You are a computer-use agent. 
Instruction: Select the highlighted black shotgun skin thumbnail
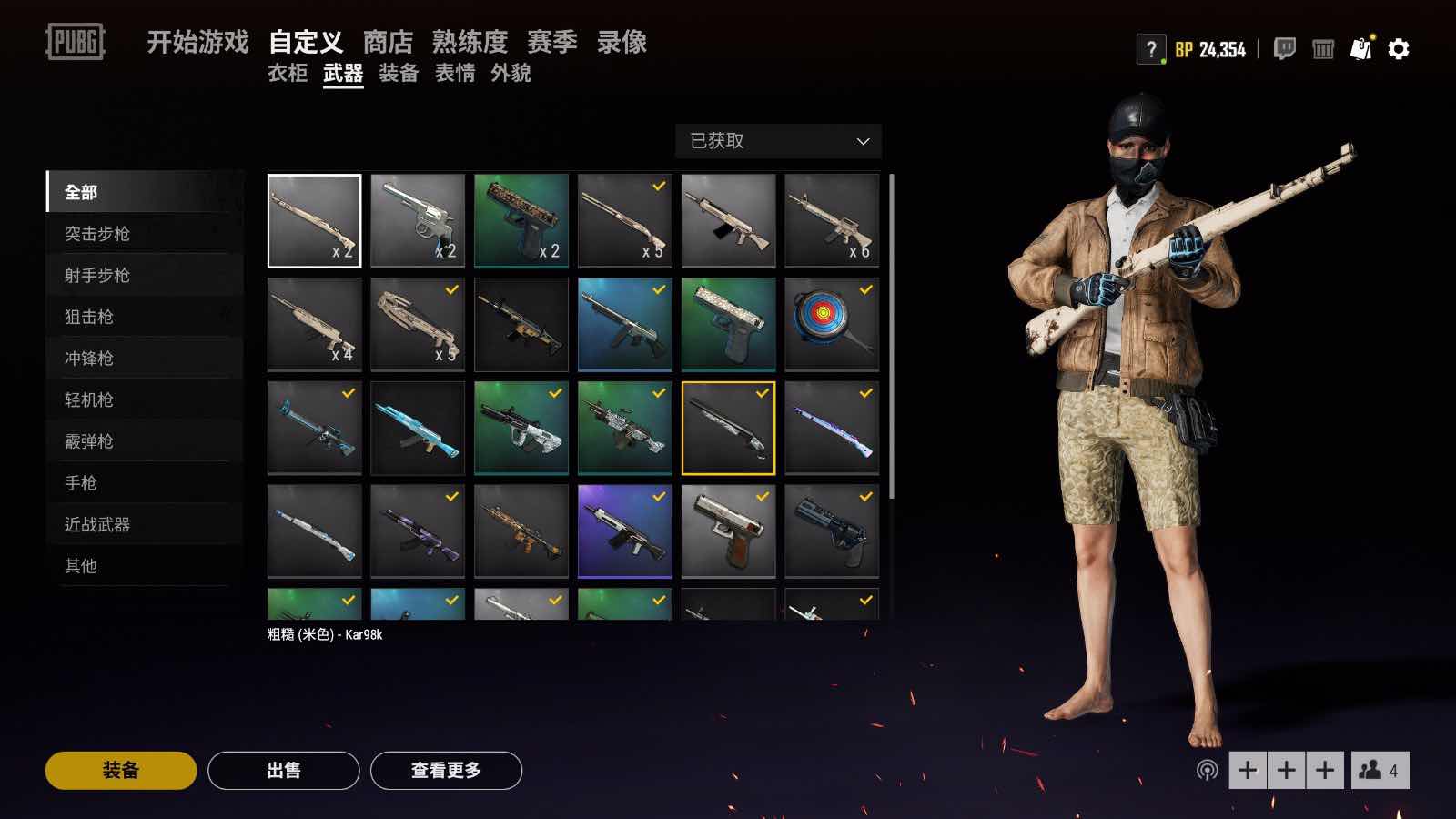(x=728, y=428)
